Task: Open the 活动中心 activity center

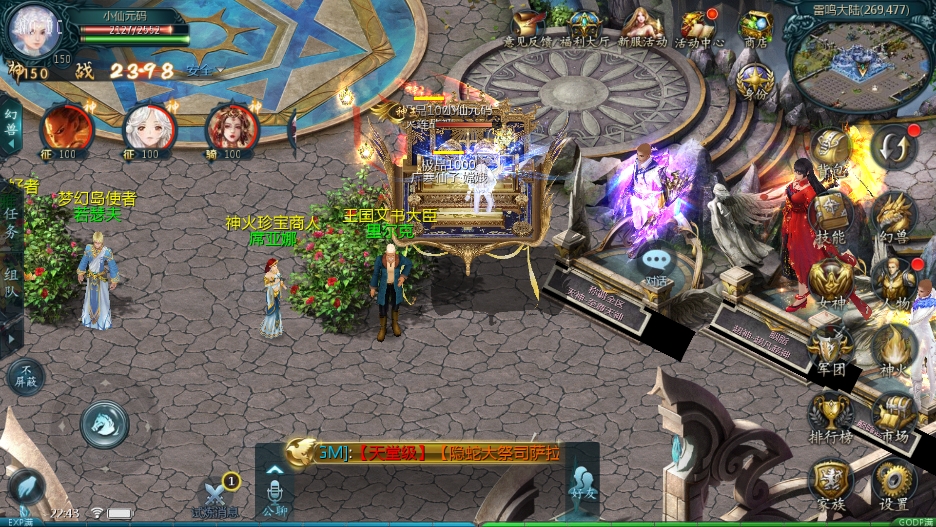Action: tap(698, 25)
